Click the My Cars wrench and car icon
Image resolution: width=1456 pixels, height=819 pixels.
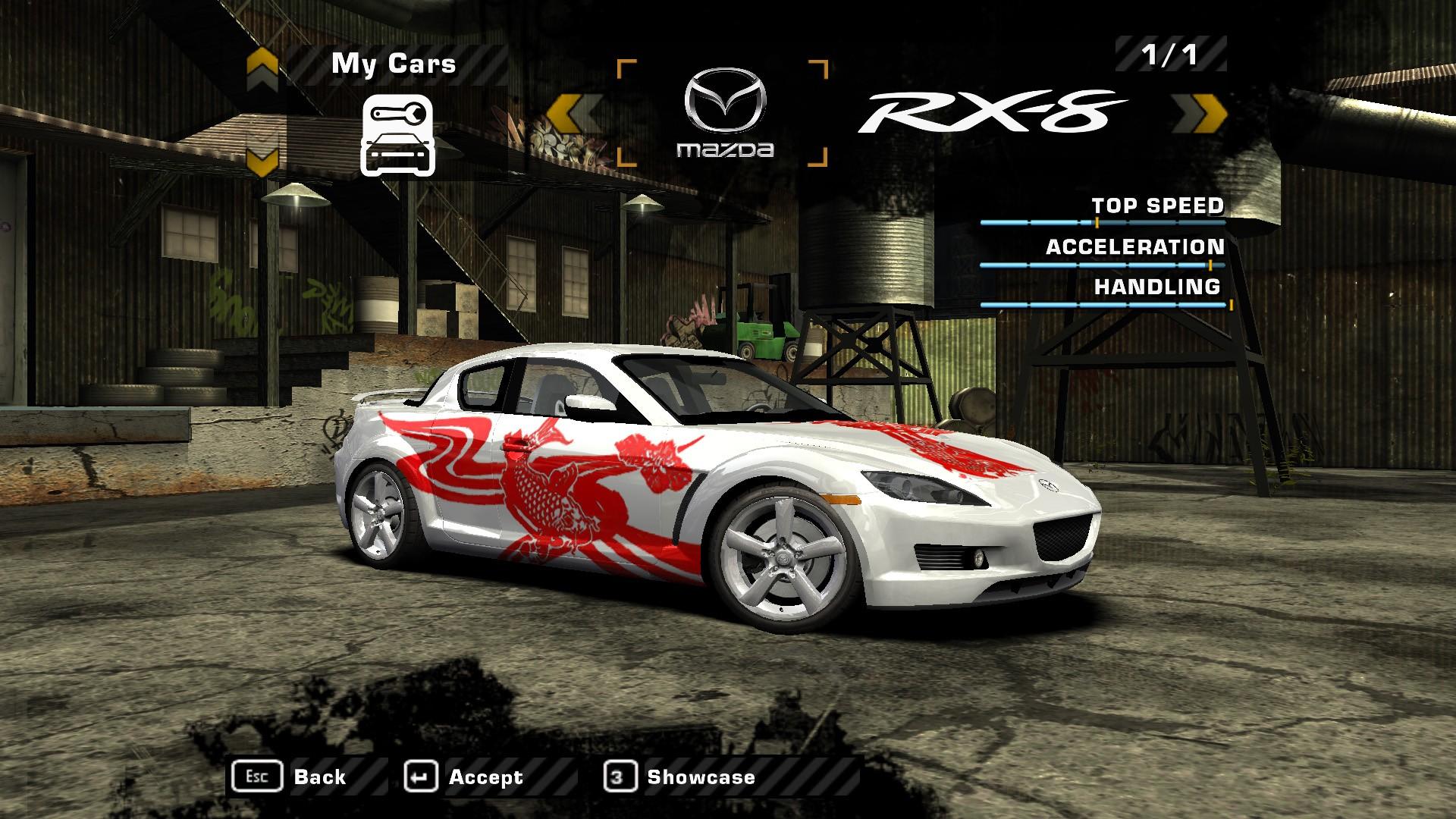(397, 135)
